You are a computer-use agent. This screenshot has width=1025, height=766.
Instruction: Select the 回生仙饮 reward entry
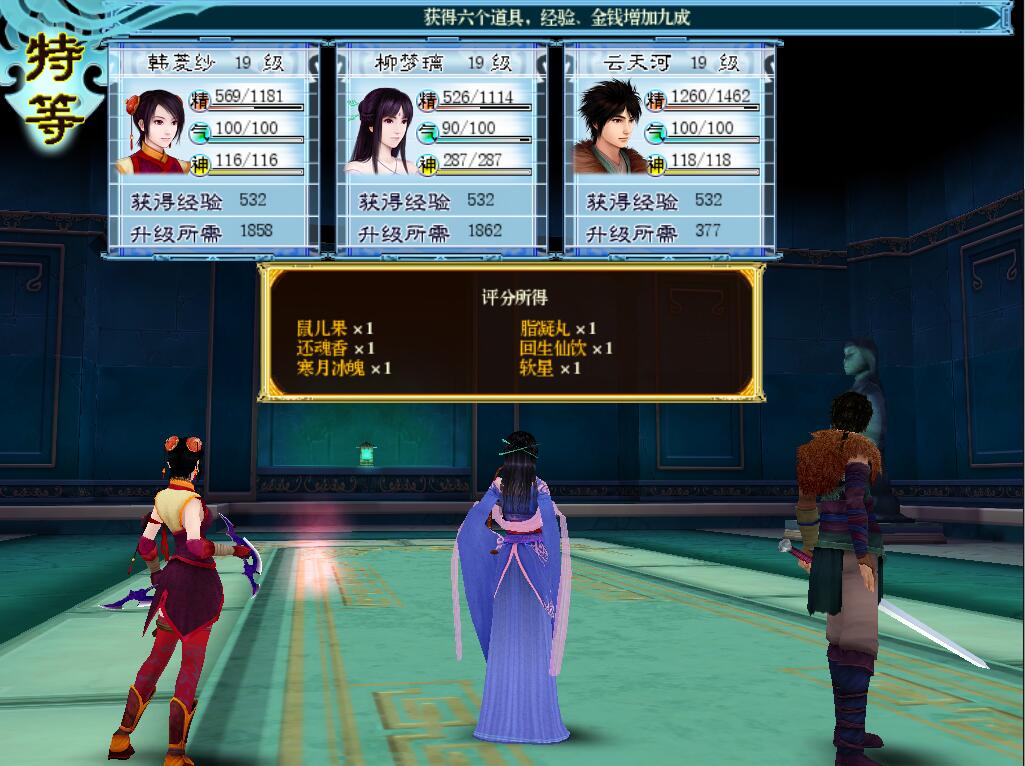566,348
